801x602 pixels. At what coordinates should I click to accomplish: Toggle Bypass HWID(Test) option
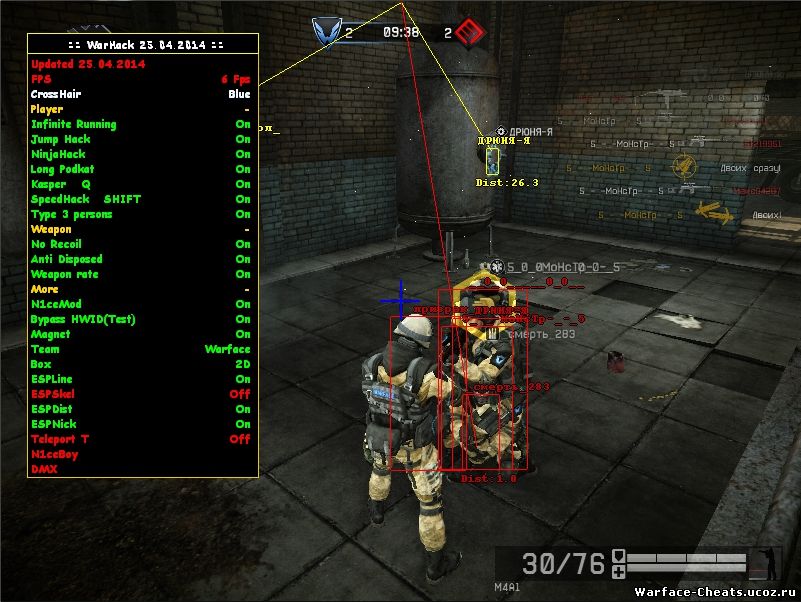140,319
